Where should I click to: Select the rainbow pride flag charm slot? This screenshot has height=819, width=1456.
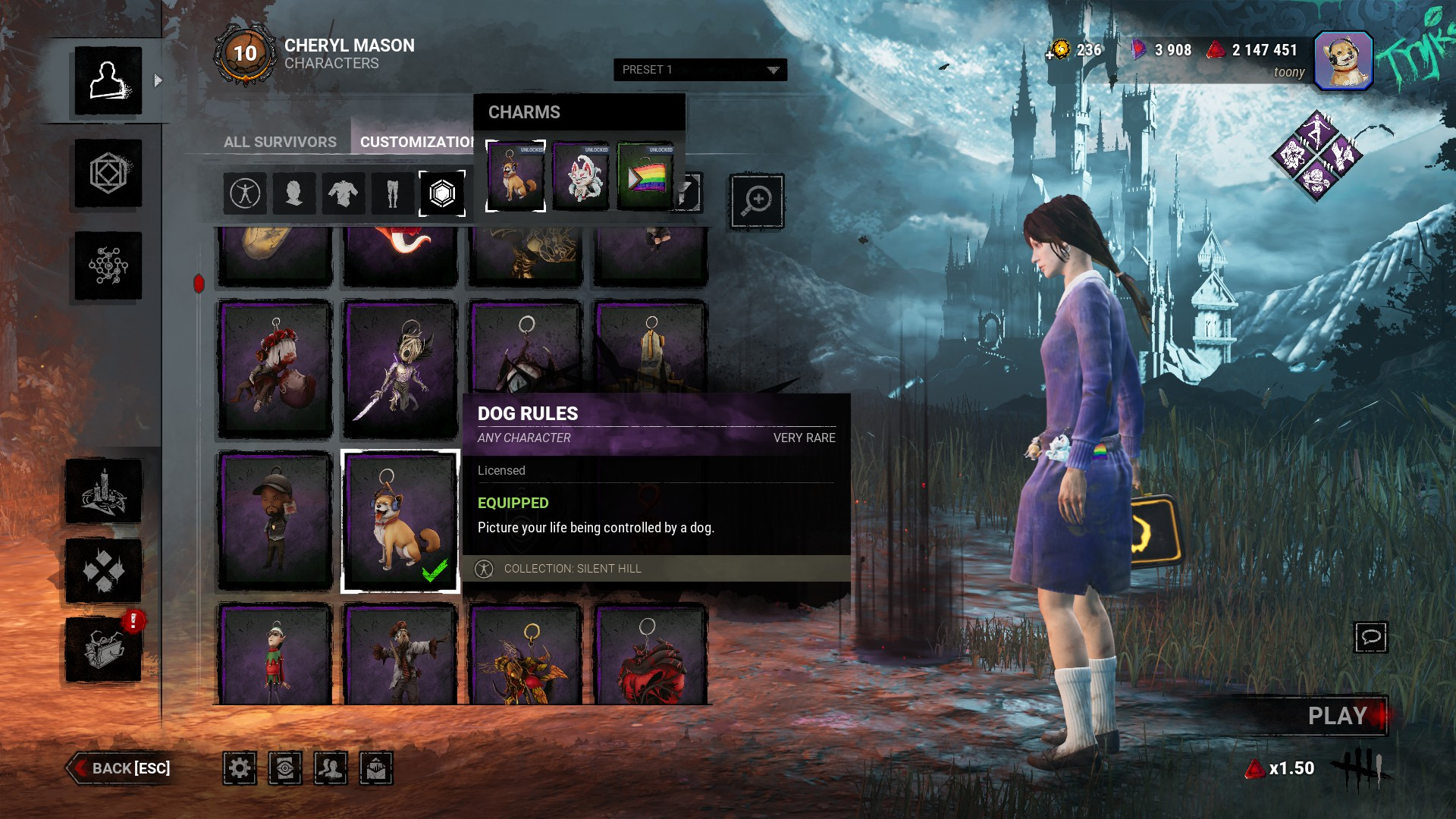(645, 176)
